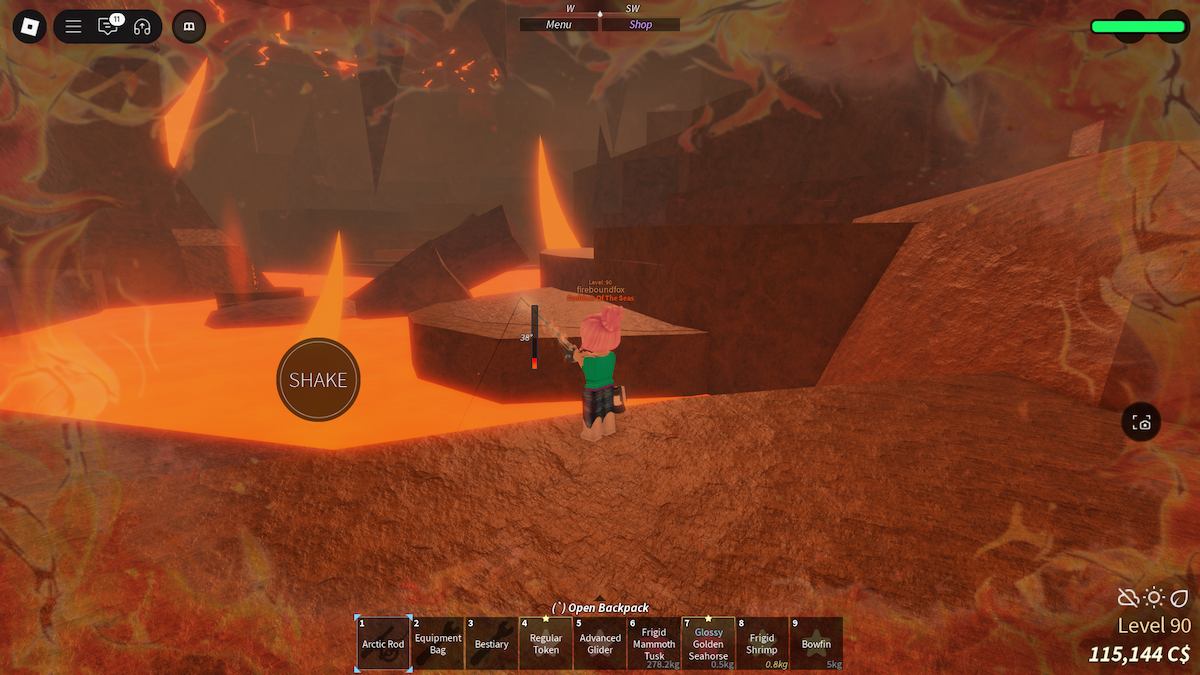The width and height of the screenshot is (1200, 675).
Task: Open the chat with 11 notifications
Action: pos(108,26)
